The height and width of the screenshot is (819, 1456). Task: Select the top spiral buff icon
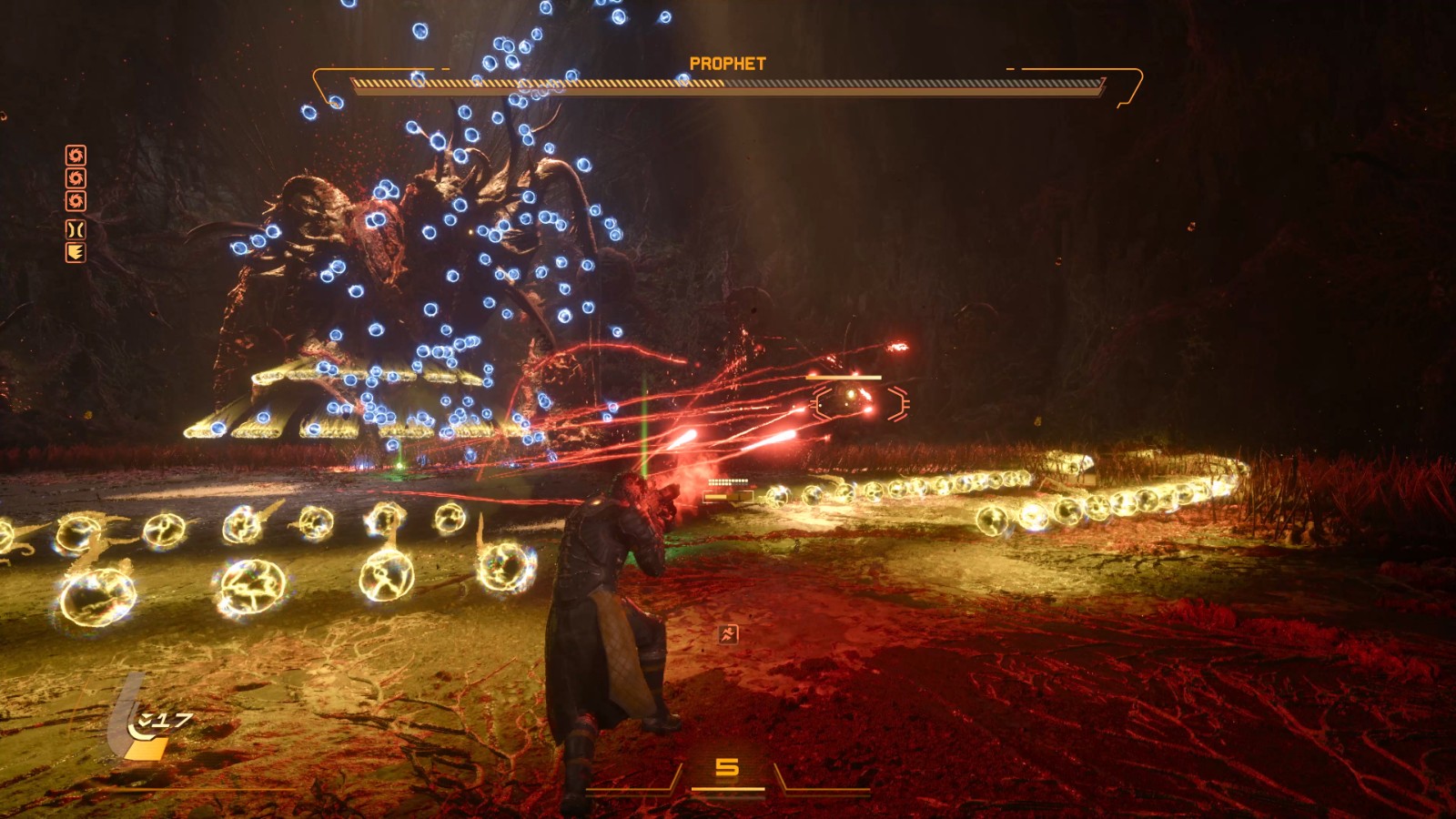(77, 155)
